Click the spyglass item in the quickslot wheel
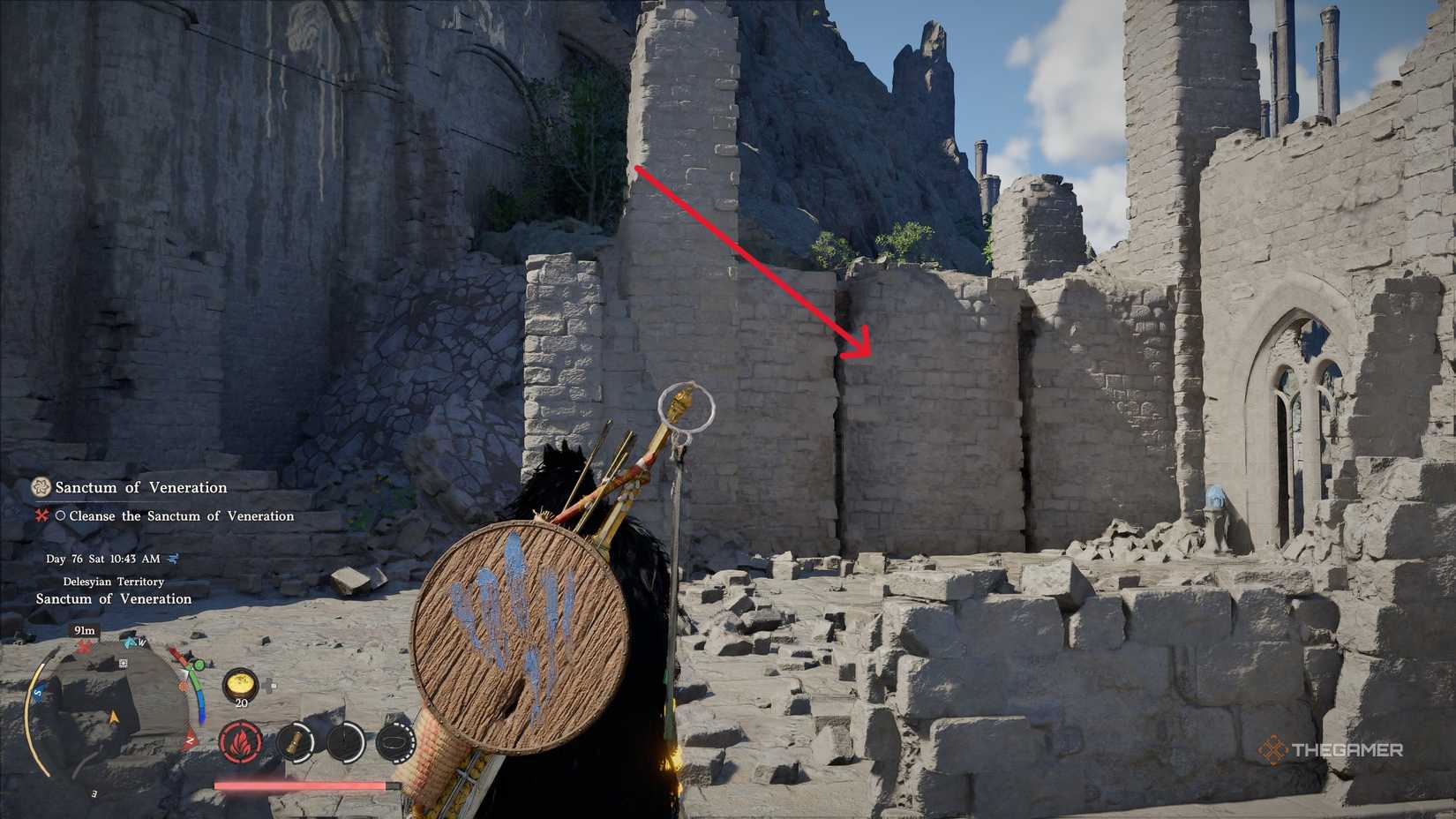The height and width of the screenshot is (819, 1456). coord(295,744)
